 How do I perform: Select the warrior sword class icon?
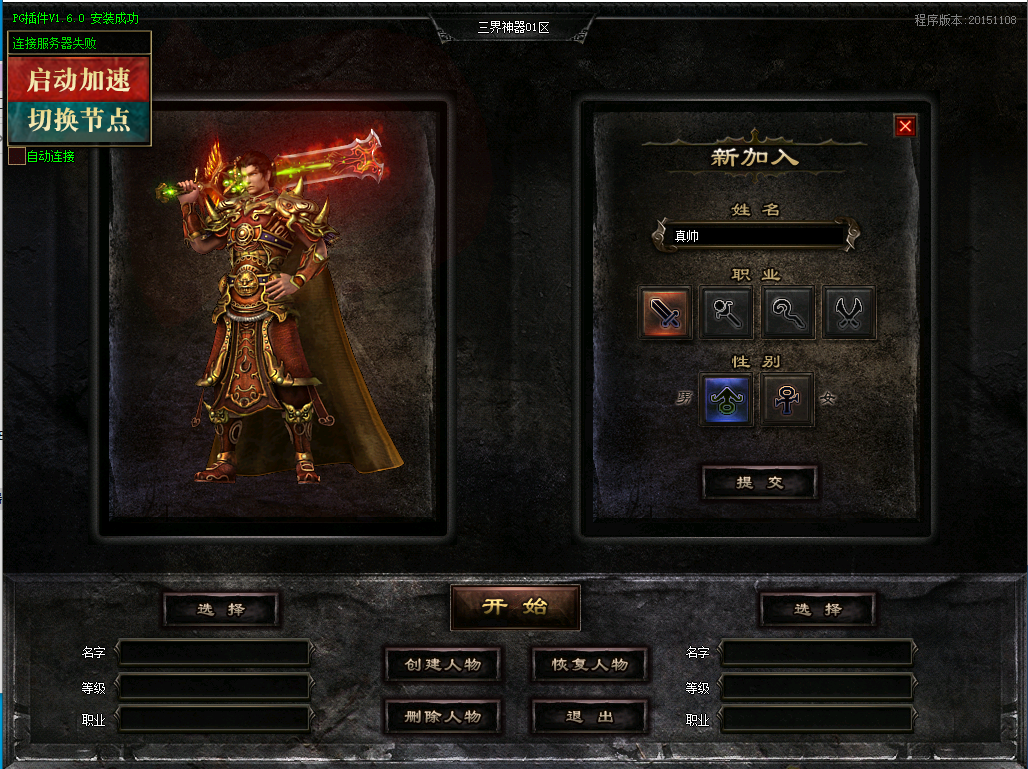click(x=666, y=313)
